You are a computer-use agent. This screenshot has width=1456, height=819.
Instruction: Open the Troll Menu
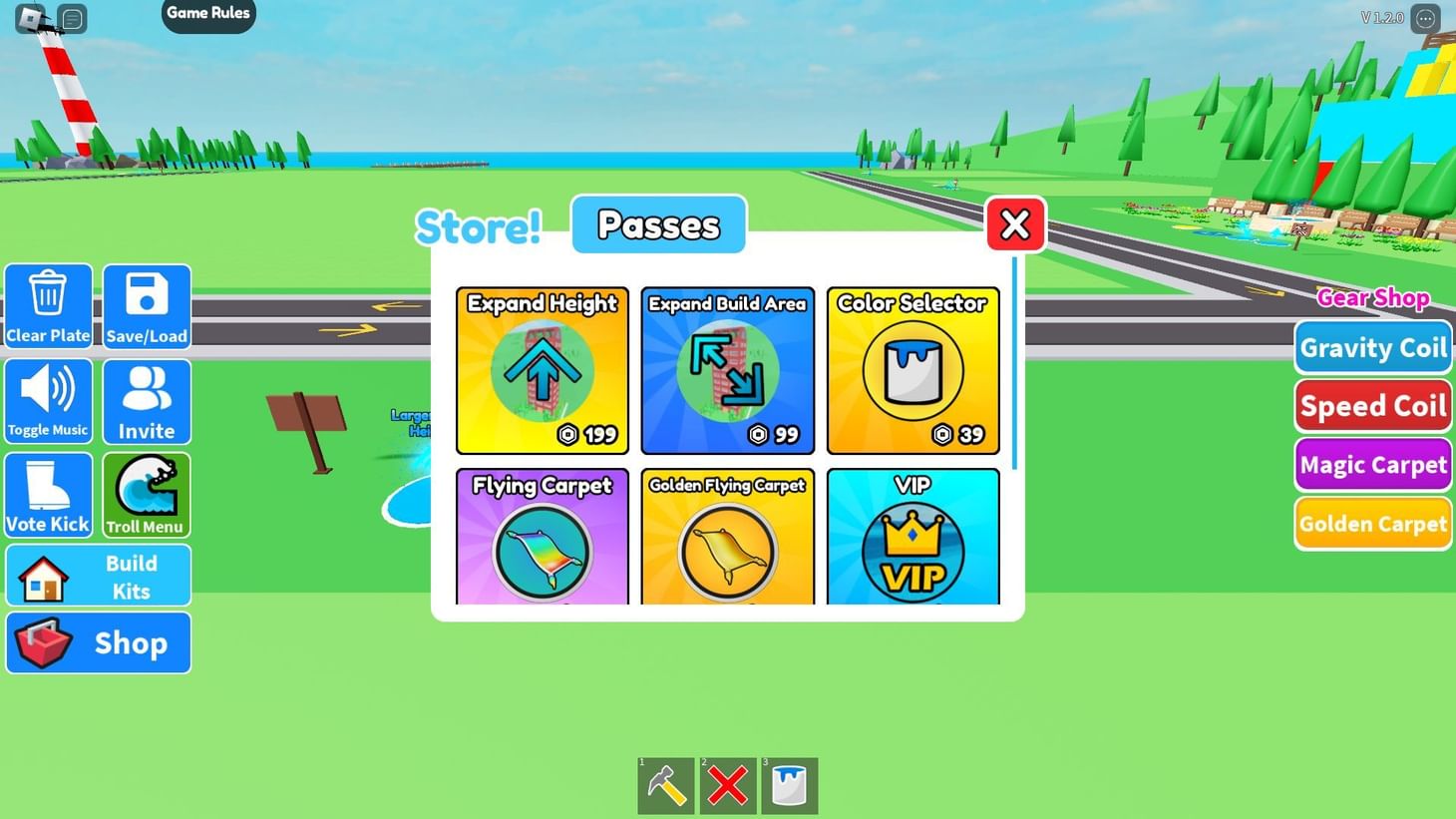tap(146, 494)
